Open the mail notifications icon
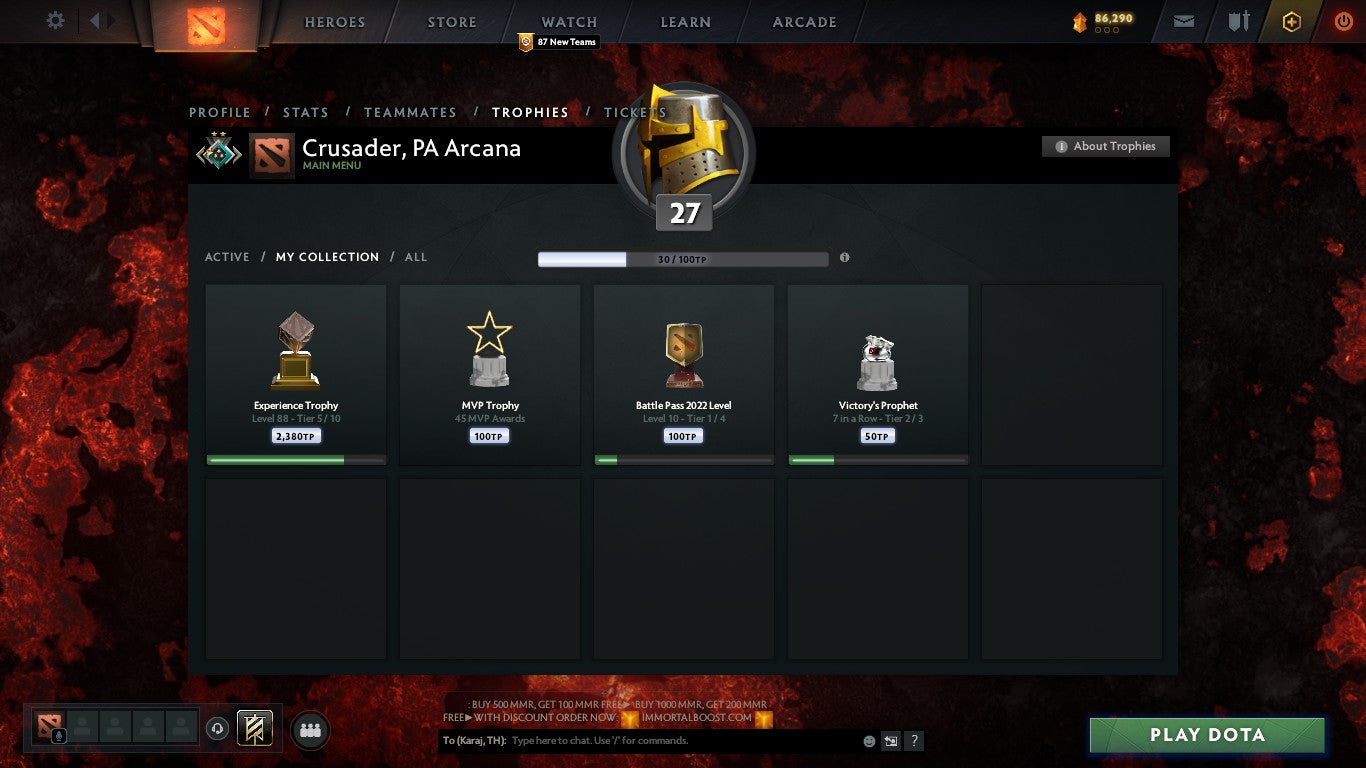The height and width of the screenshot is (768, 1366). pyautogui.click(x=1183, y=20)
